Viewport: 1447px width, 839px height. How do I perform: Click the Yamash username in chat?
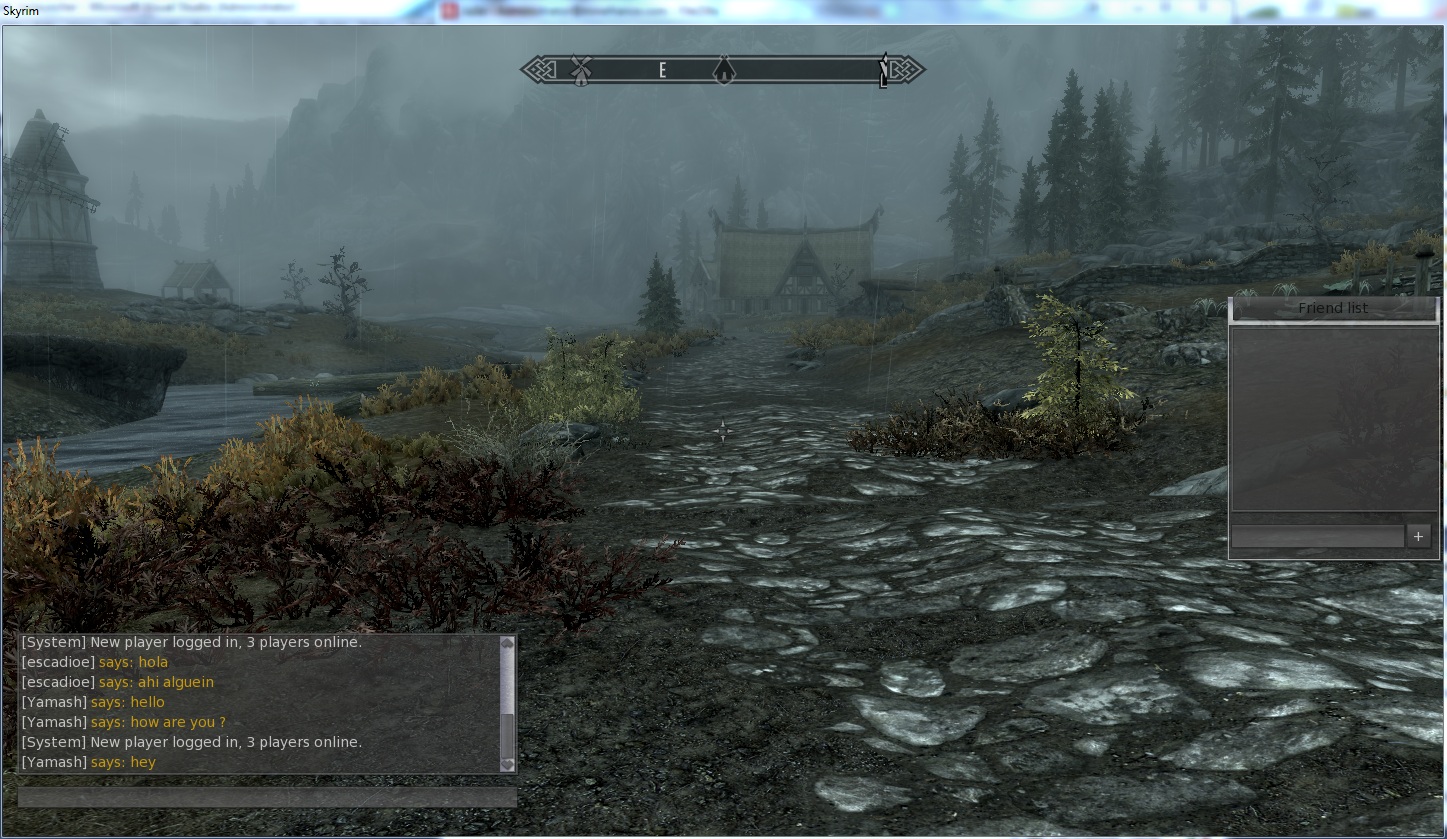pyautogui.click(x=54, y=702)
